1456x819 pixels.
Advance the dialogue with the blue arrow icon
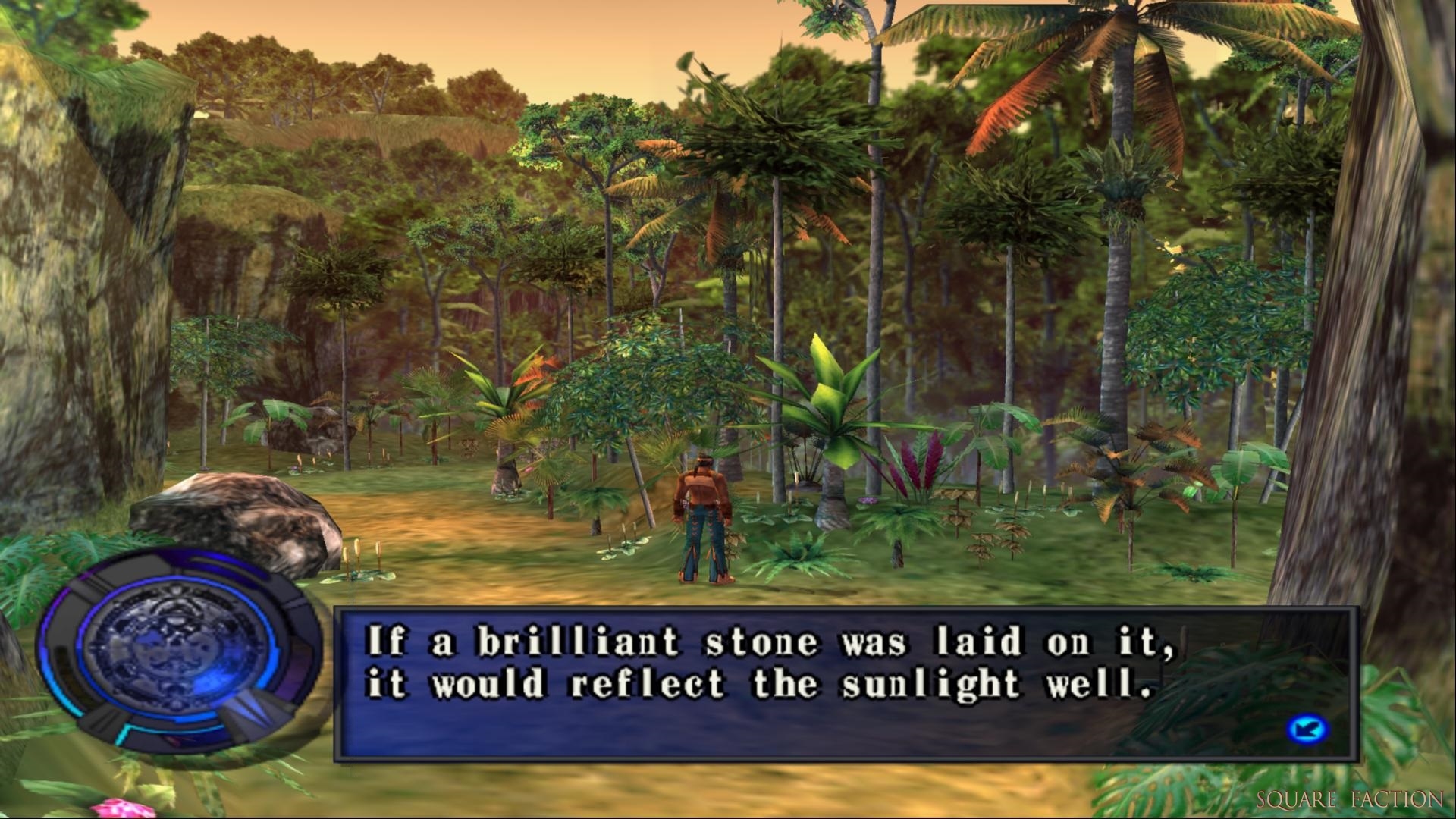(x=1307, y=730)
